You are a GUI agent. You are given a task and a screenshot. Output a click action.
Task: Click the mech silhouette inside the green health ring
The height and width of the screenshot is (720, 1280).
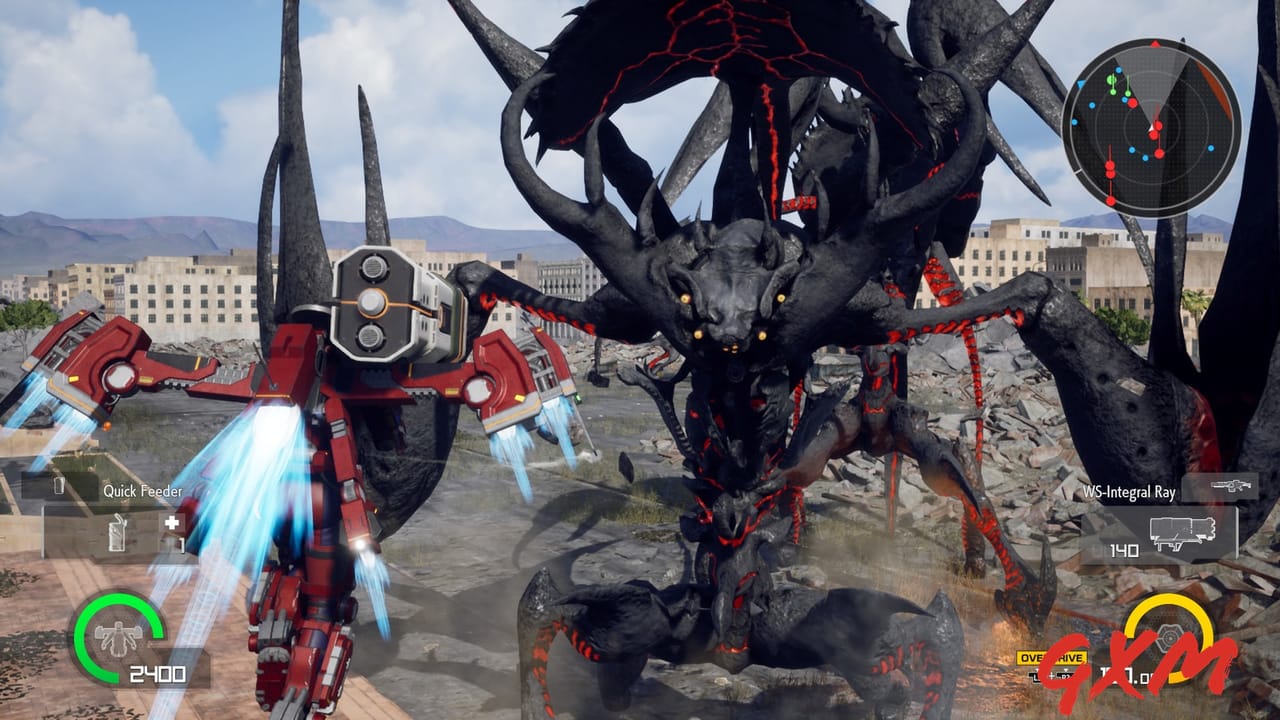[117, 637]
